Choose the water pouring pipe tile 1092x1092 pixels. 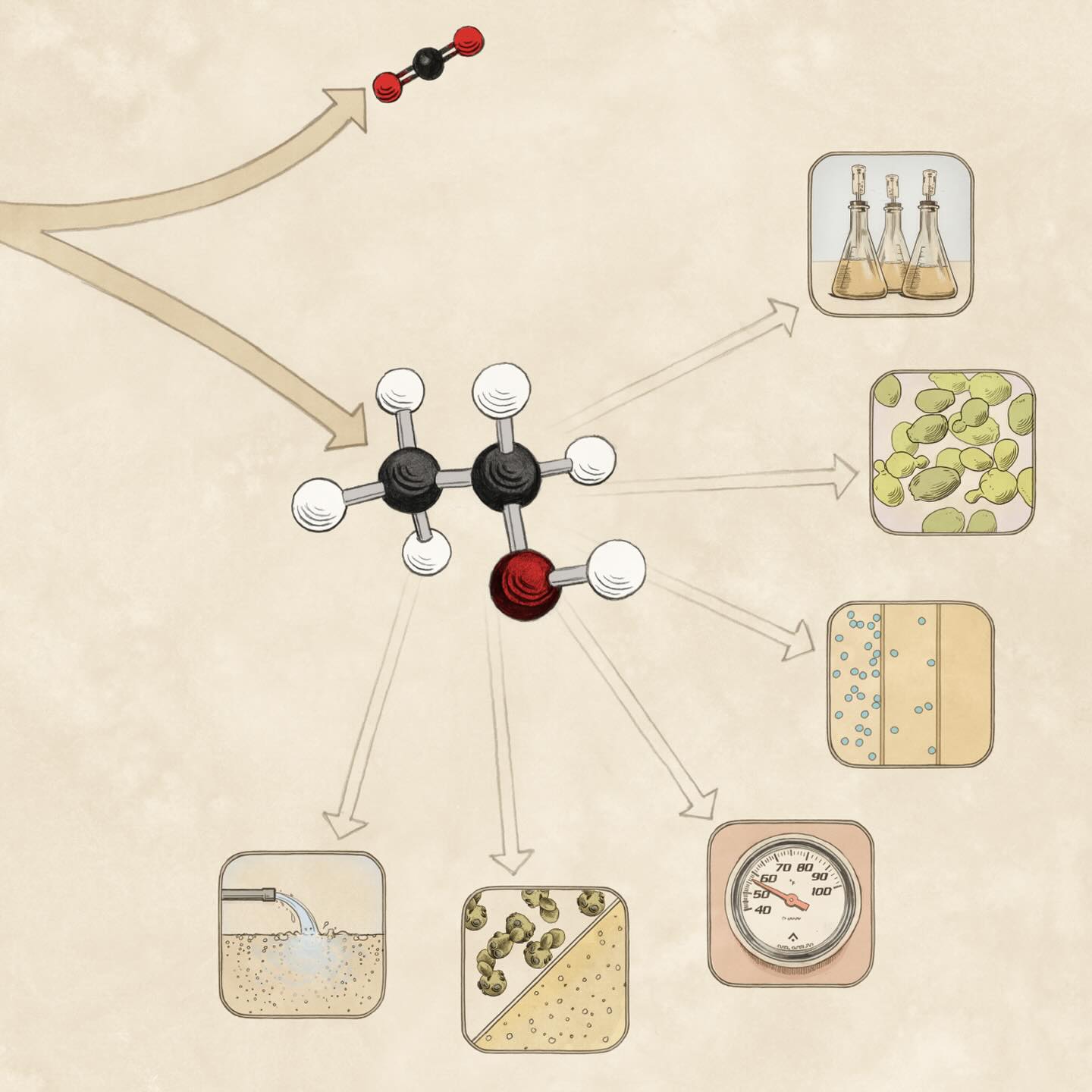click(x=301, y=934)
